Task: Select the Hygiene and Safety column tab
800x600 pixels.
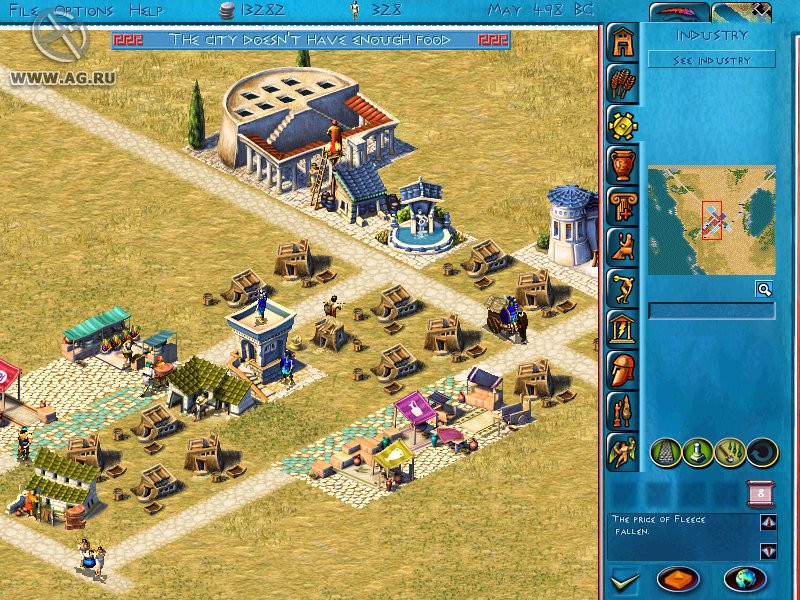Action: pyautogui.click(x=621, y=205)
